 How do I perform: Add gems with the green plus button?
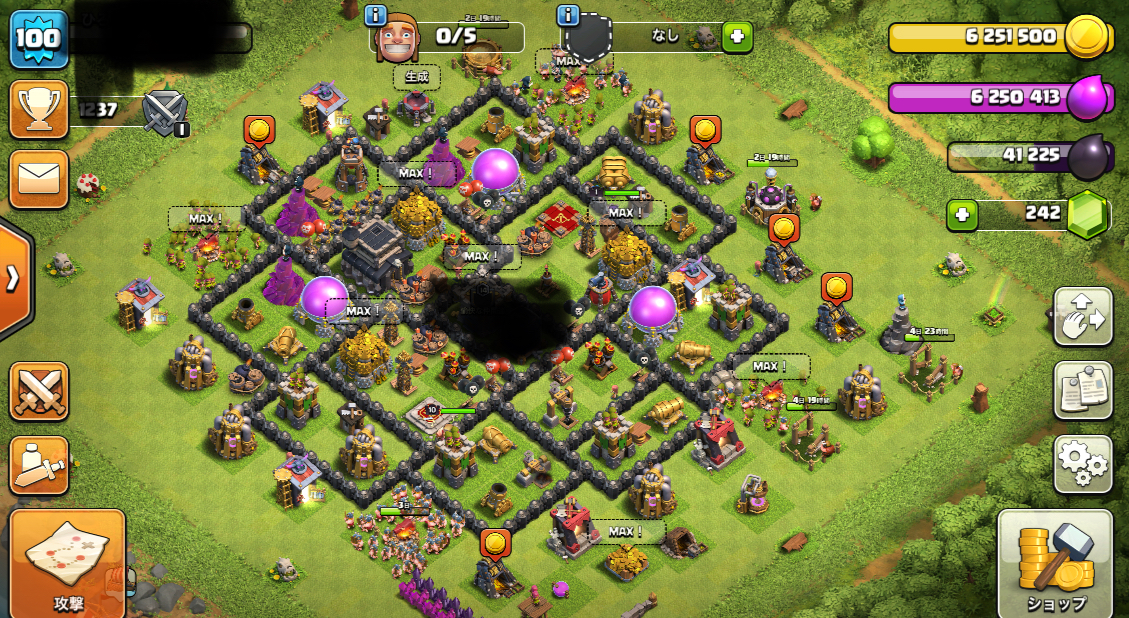[x=962, y=215]
